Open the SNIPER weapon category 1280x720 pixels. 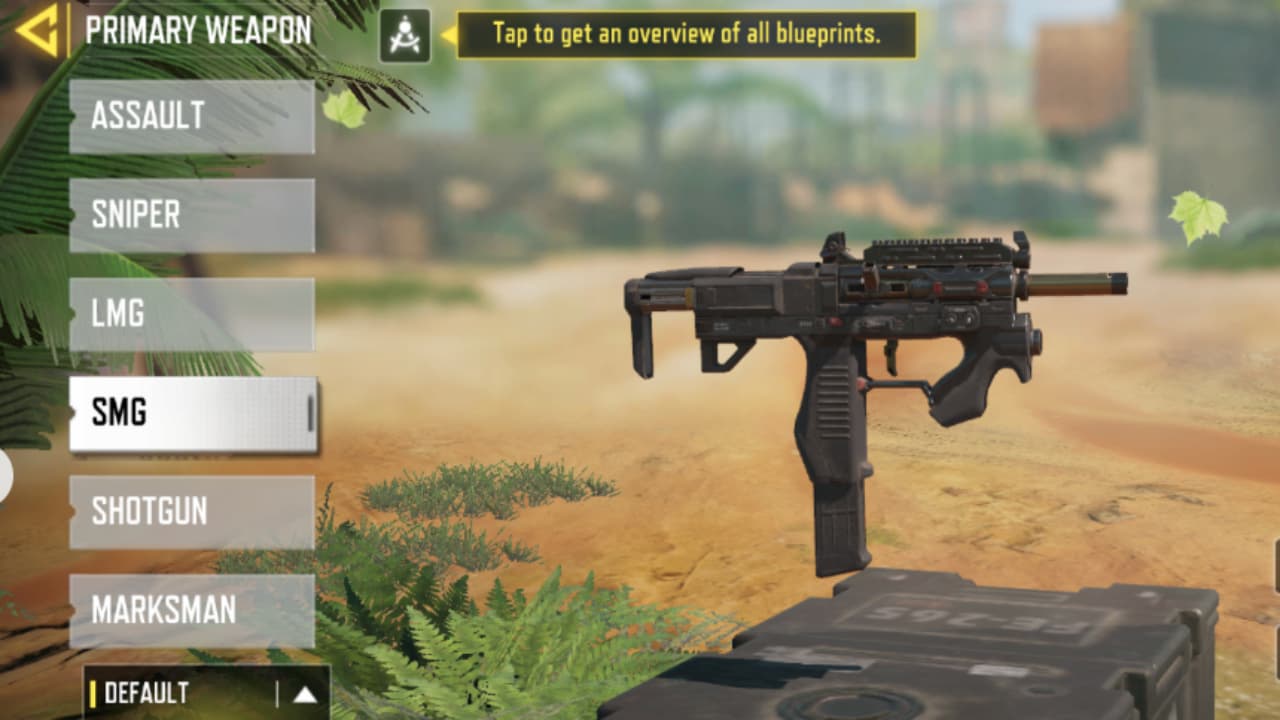click(x=190, y=214)
